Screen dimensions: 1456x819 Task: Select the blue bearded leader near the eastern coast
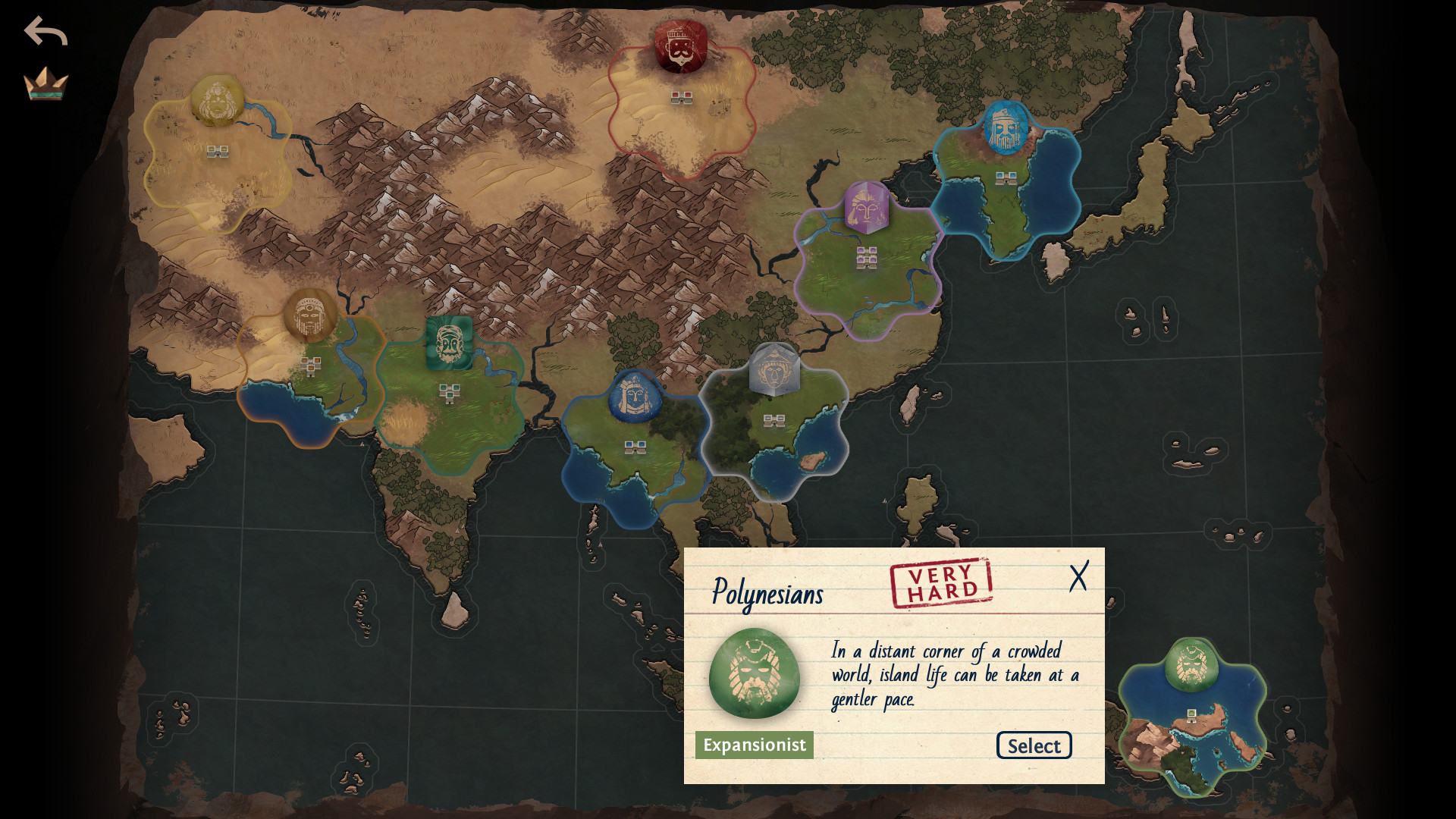(1006, 129)
